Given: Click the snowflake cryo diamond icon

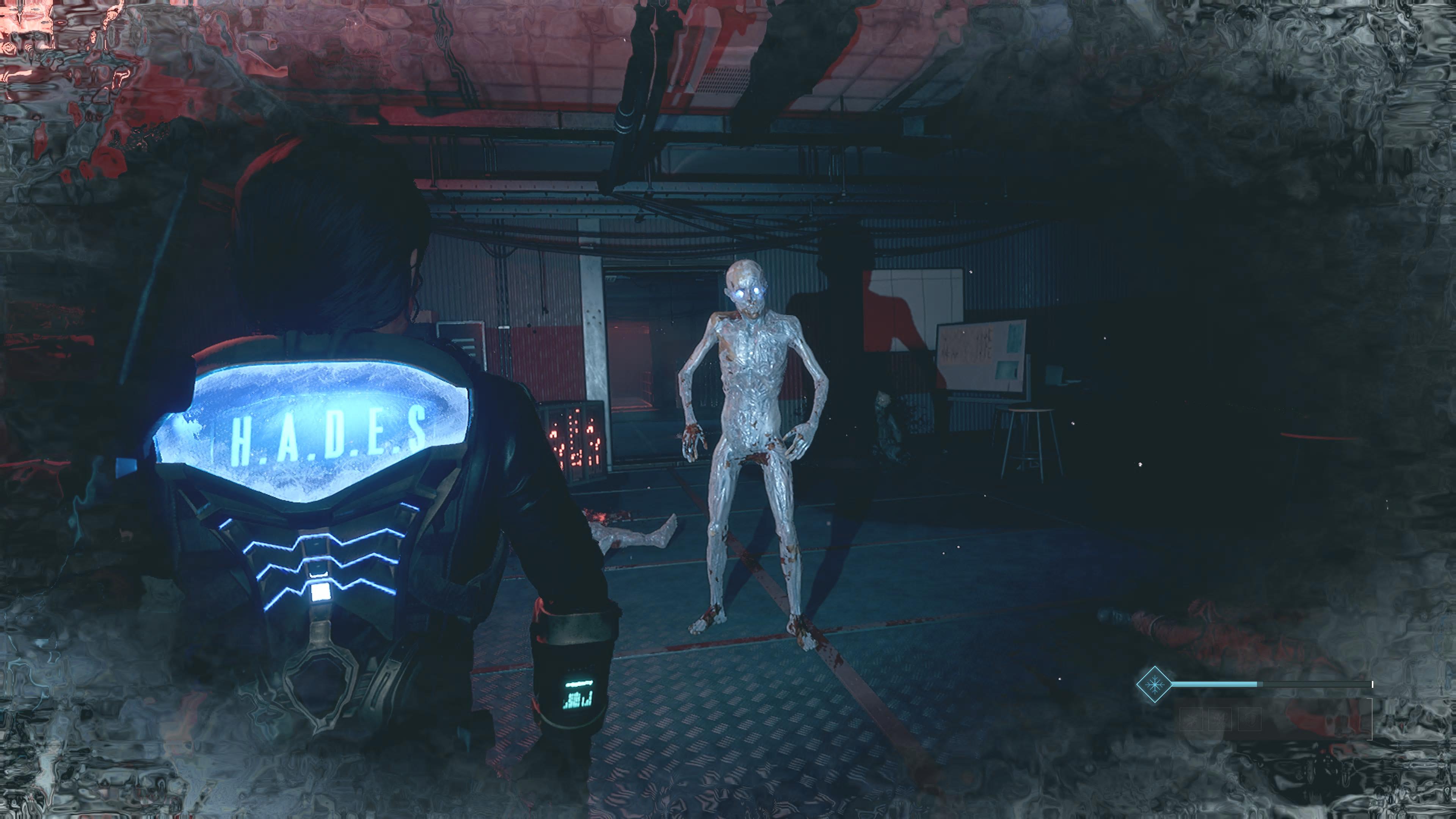Looking at the screenshot, I should (x=1155, y=684).
